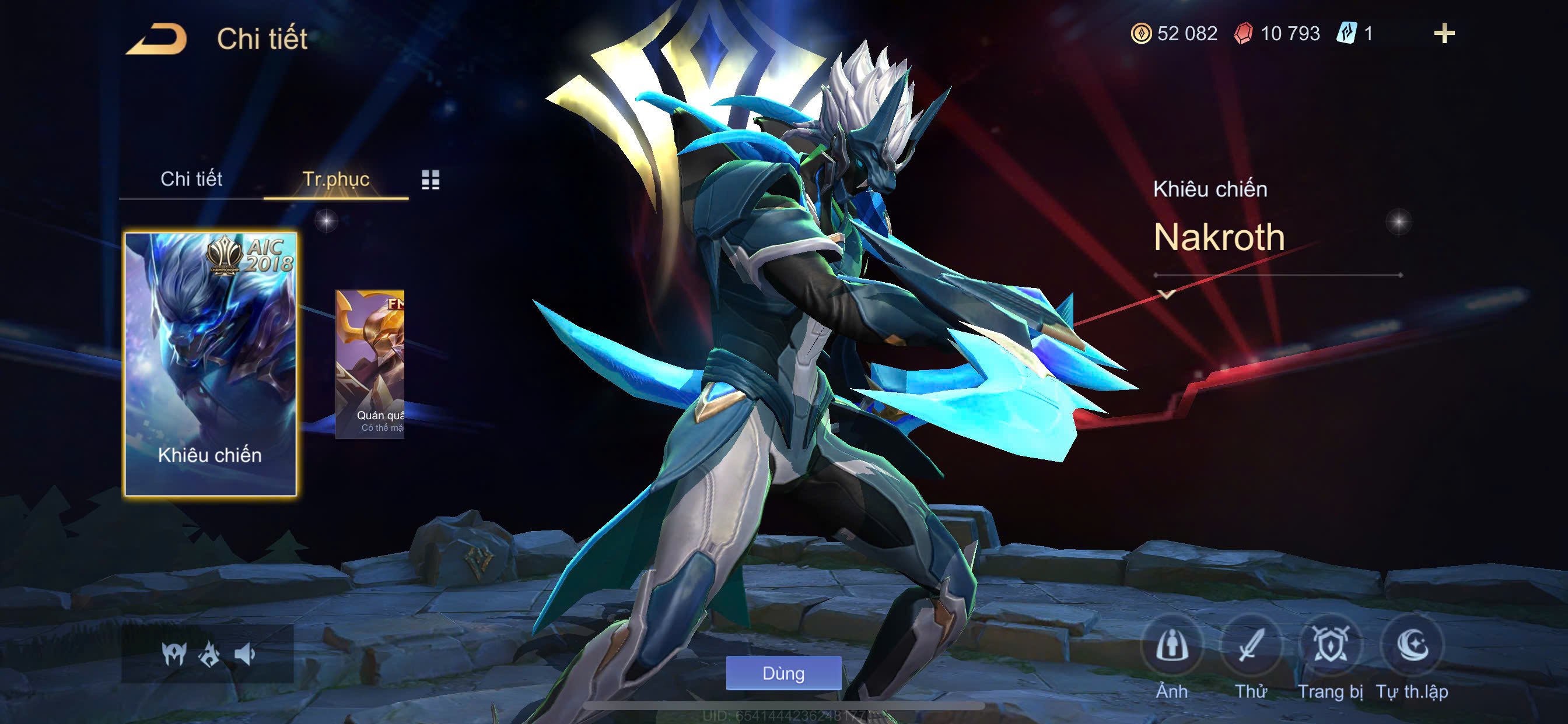The image size is (1568, 724).
Task: Expand the chevron under Nakroth's name
Action: pos(1166,294)
